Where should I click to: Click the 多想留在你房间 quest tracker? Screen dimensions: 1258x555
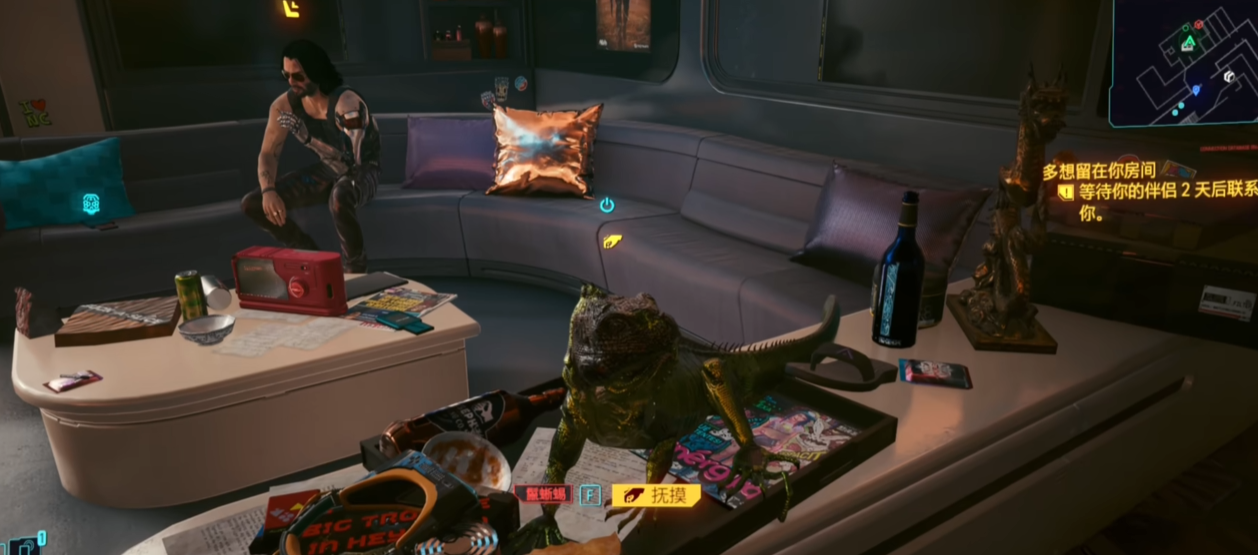point(1098,171)
